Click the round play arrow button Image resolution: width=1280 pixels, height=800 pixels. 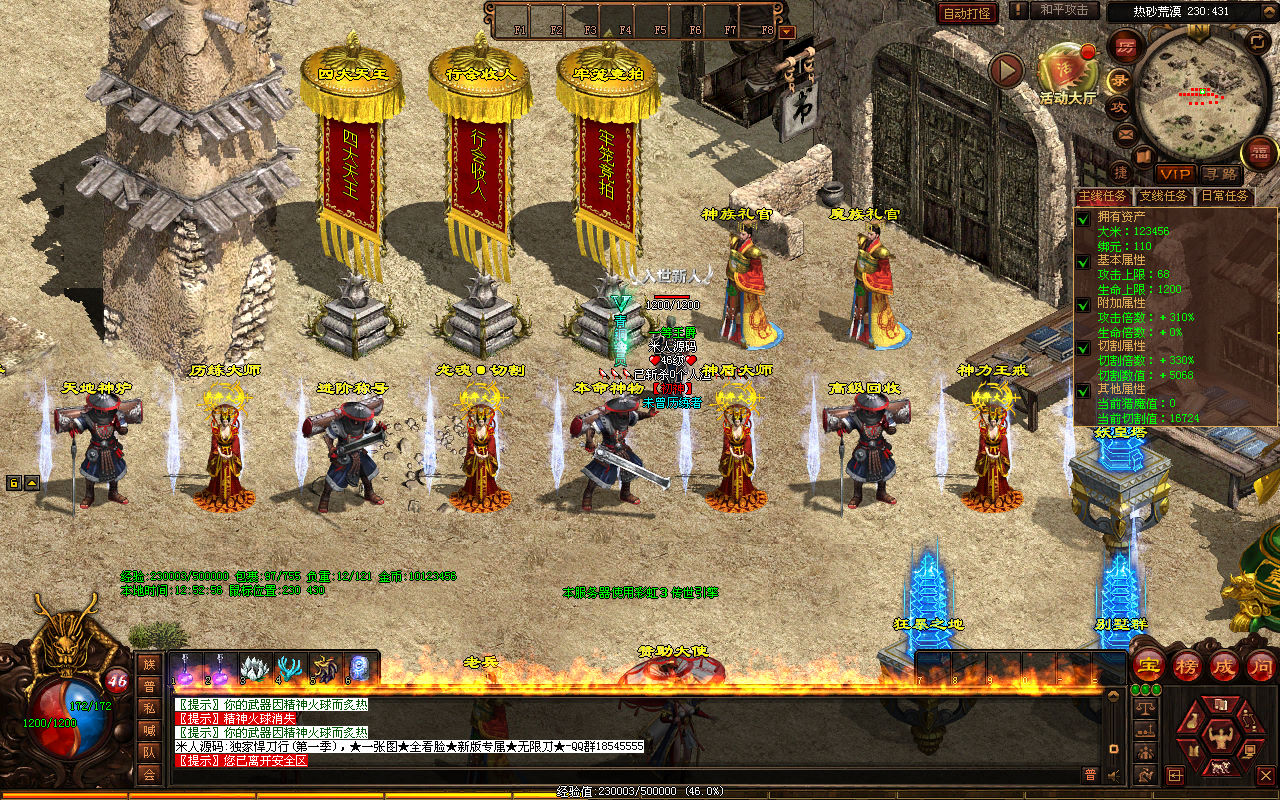[x=1006, y=71]
